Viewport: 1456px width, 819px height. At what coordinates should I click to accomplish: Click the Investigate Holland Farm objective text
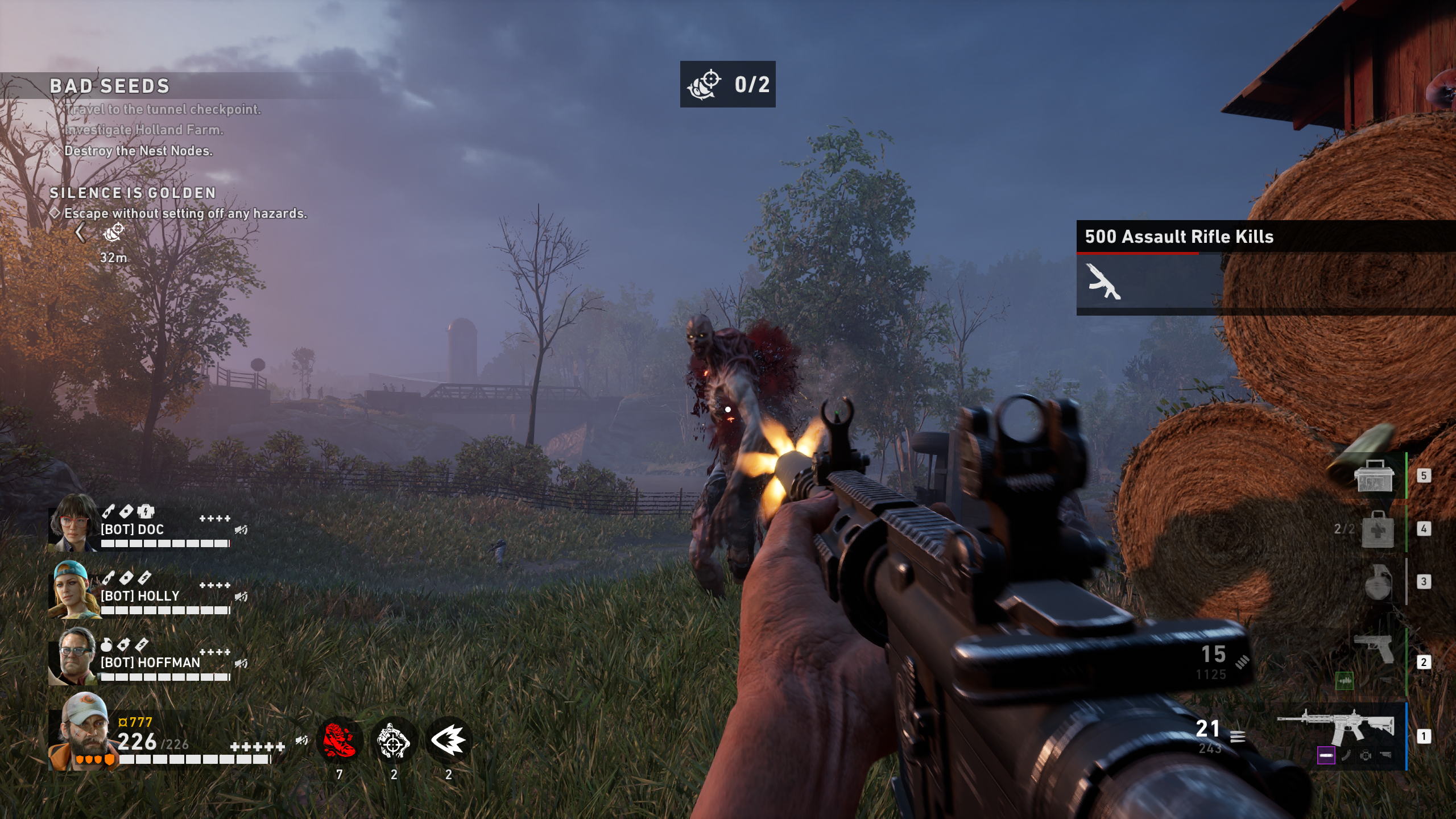click(x=145, y=130)
